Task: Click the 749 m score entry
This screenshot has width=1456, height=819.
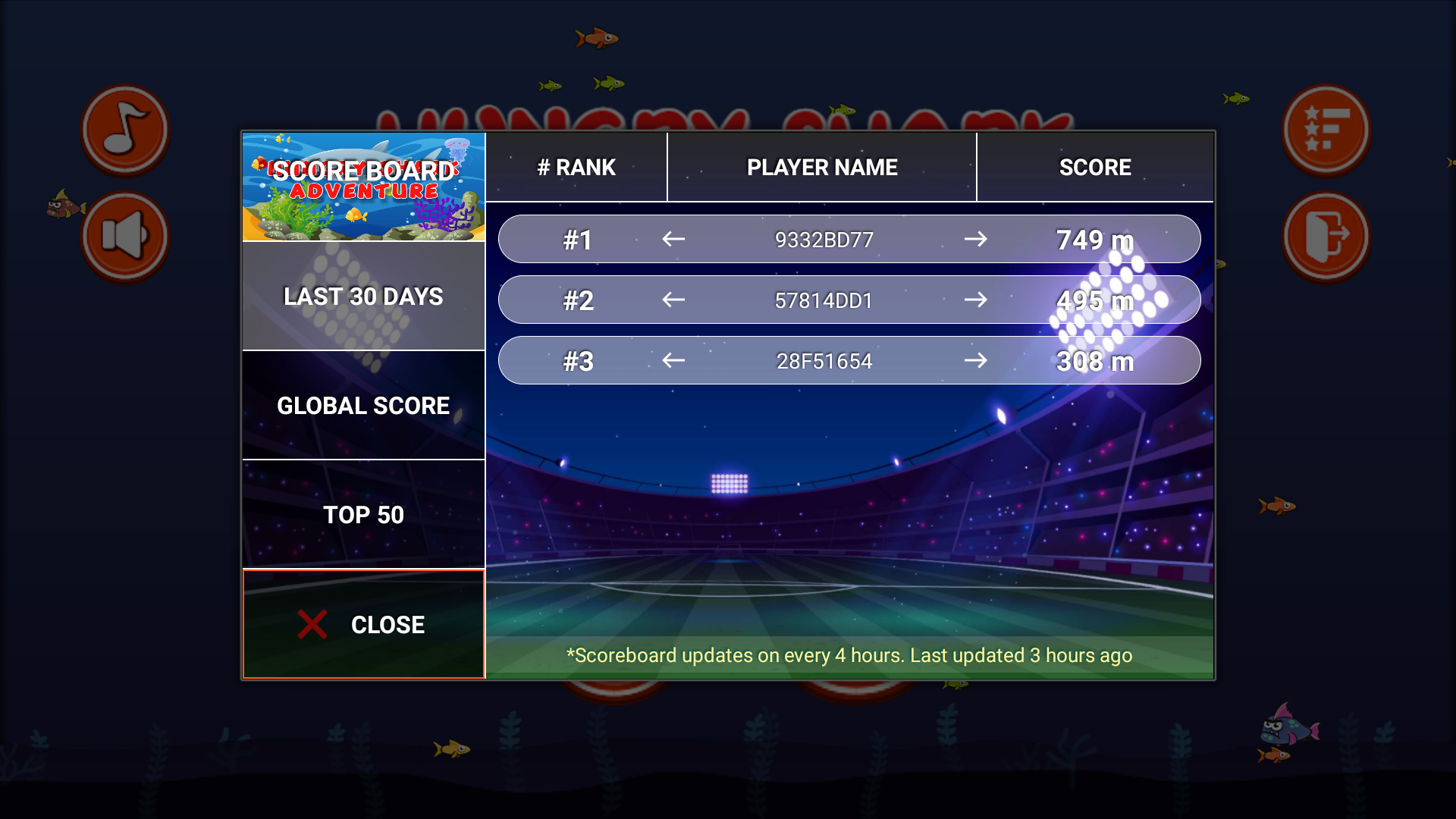Action: point(1094,239)
